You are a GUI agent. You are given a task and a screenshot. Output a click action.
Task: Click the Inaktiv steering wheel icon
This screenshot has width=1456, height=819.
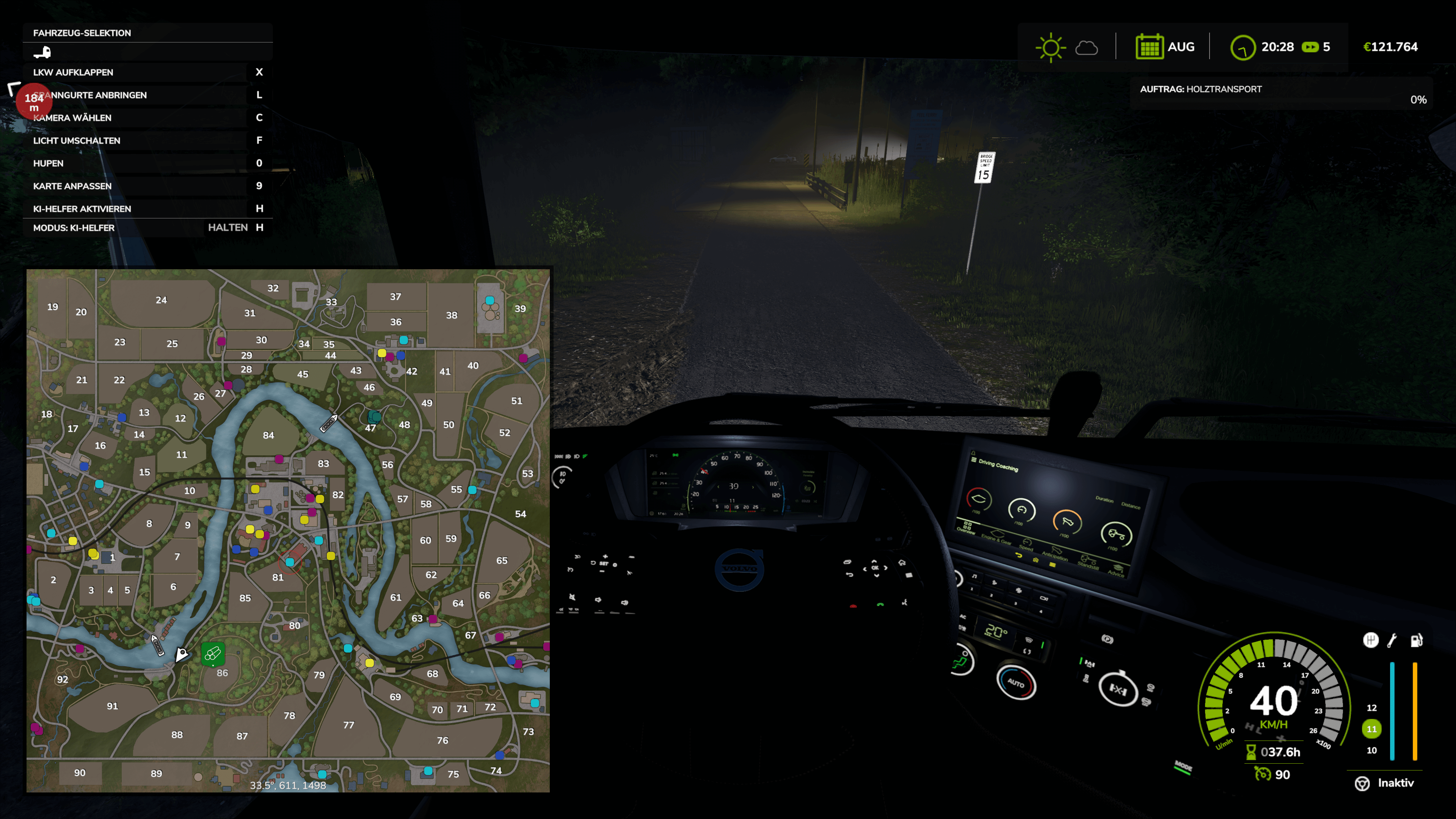[1362, 783]
